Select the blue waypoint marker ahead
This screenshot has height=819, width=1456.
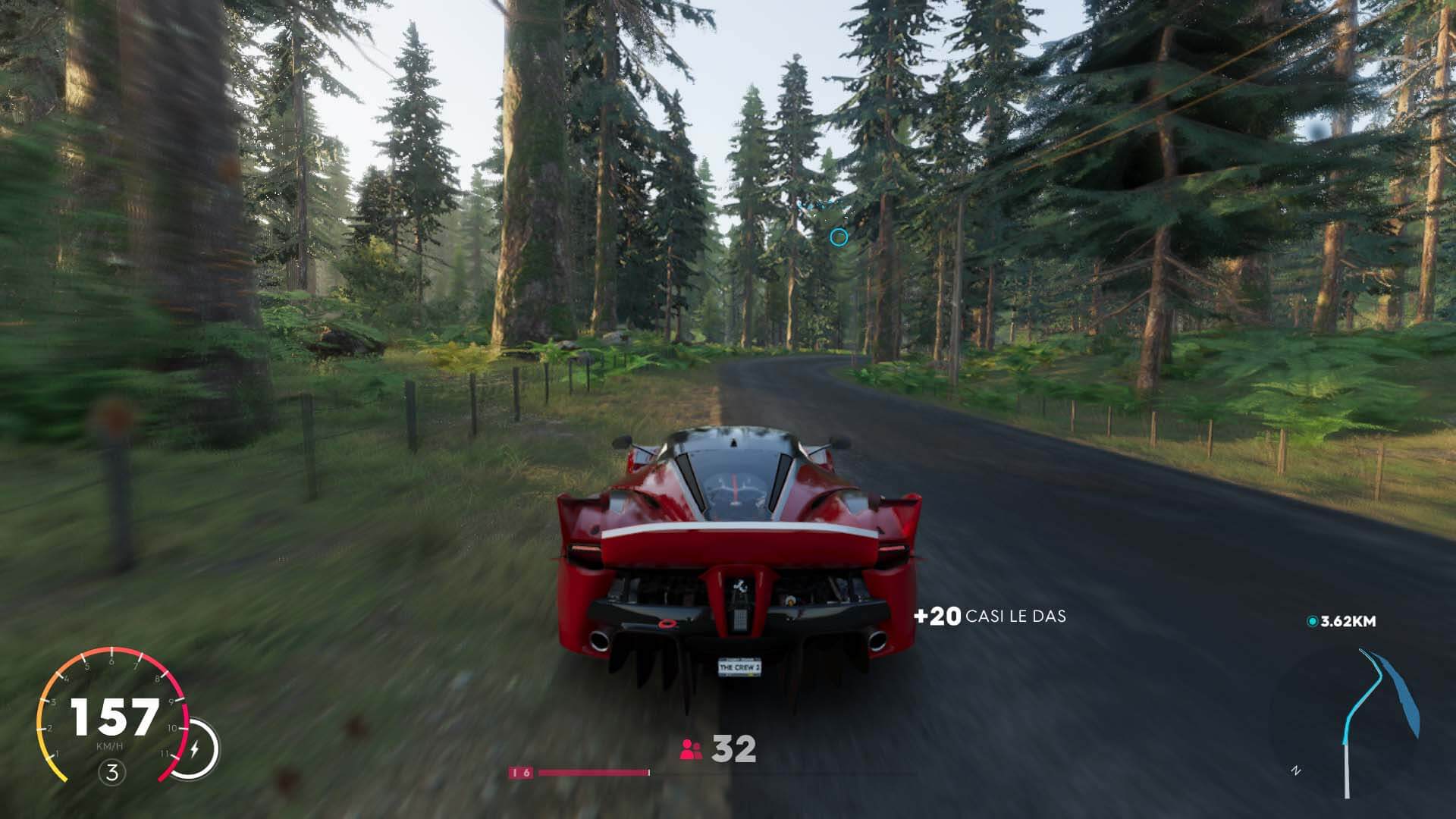(x=838, y=238)
